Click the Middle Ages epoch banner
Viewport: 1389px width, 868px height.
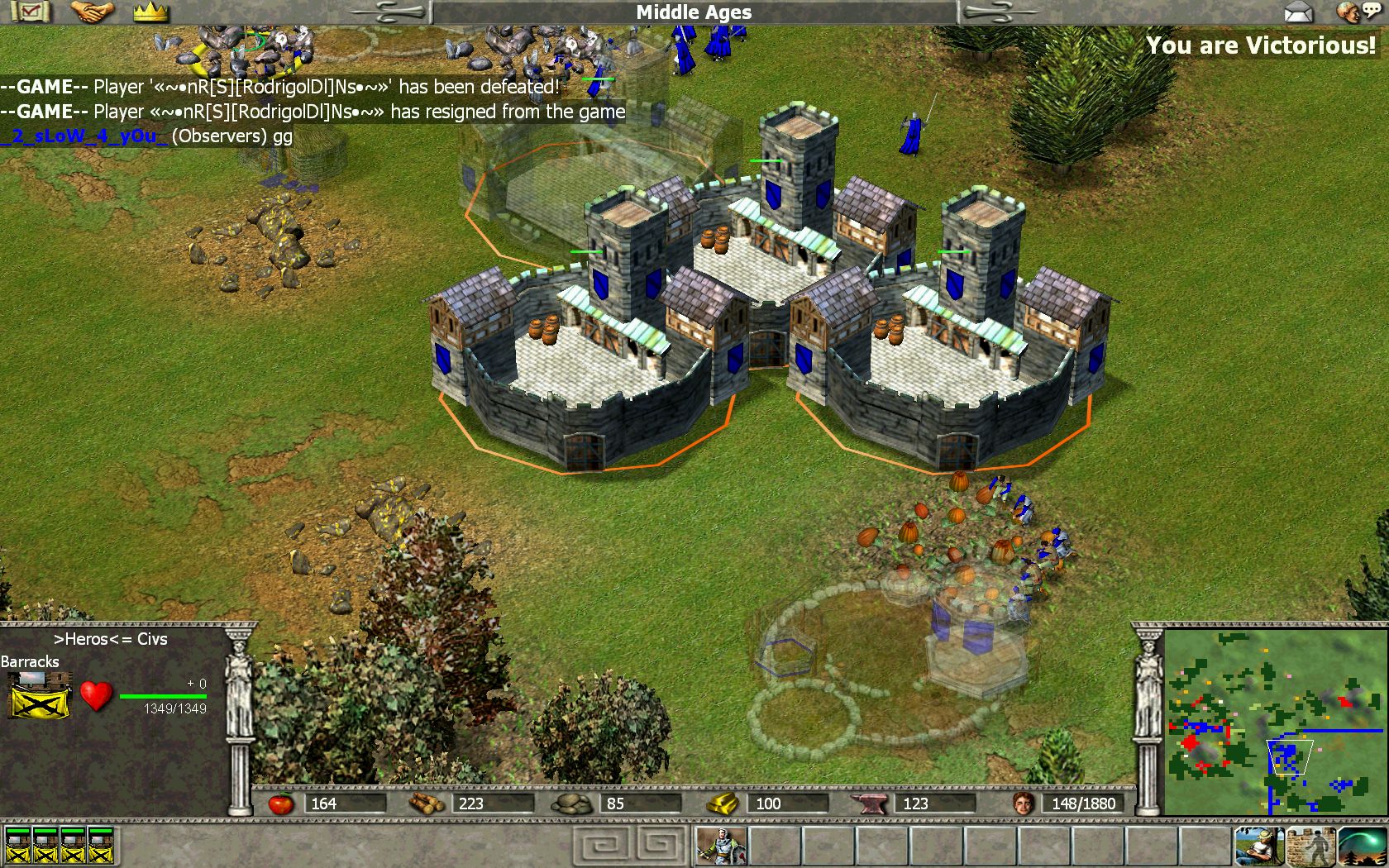(x=694, y=12)
